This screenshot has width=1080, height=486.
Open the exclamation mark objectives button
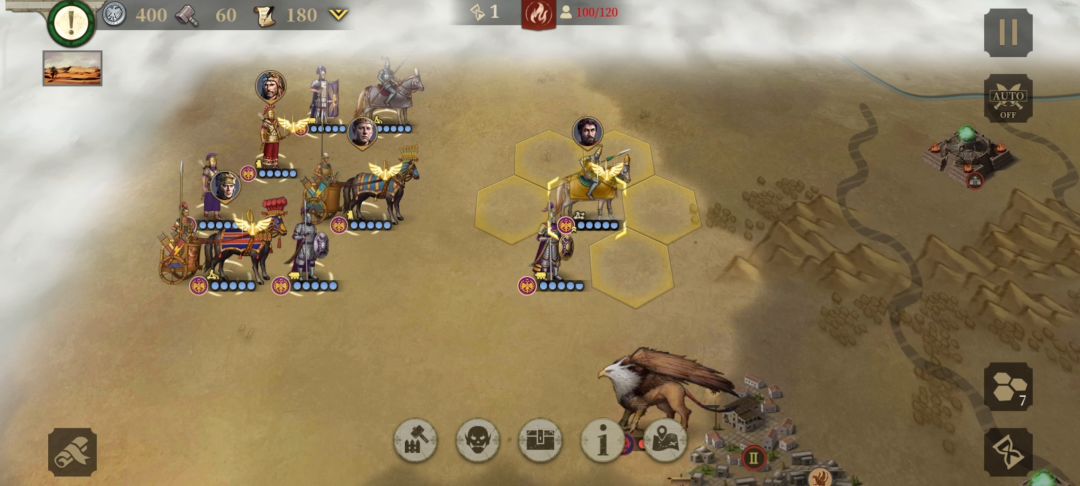[71, 23]
